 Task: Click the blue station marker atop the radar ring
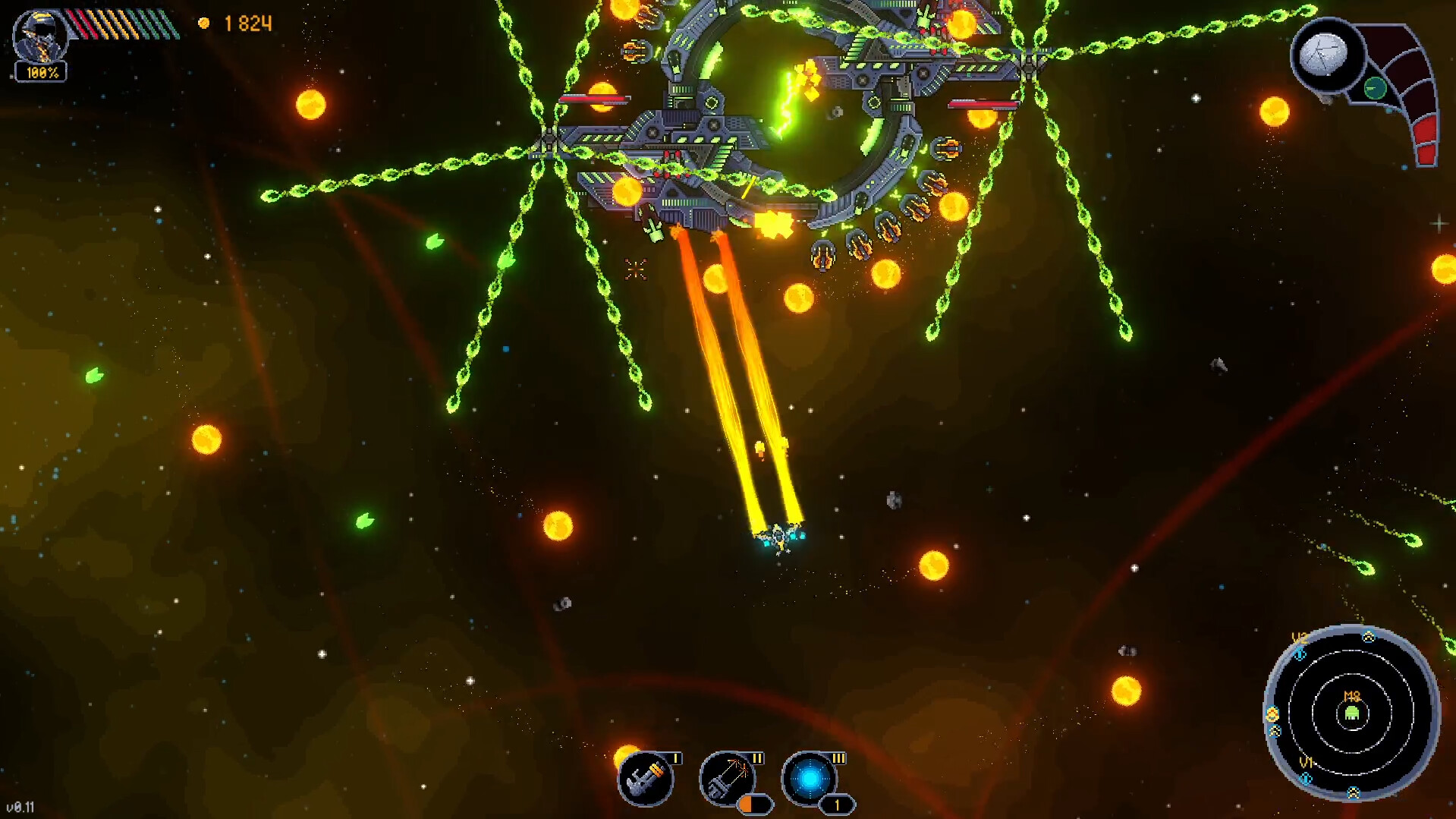pos(1368,637)
